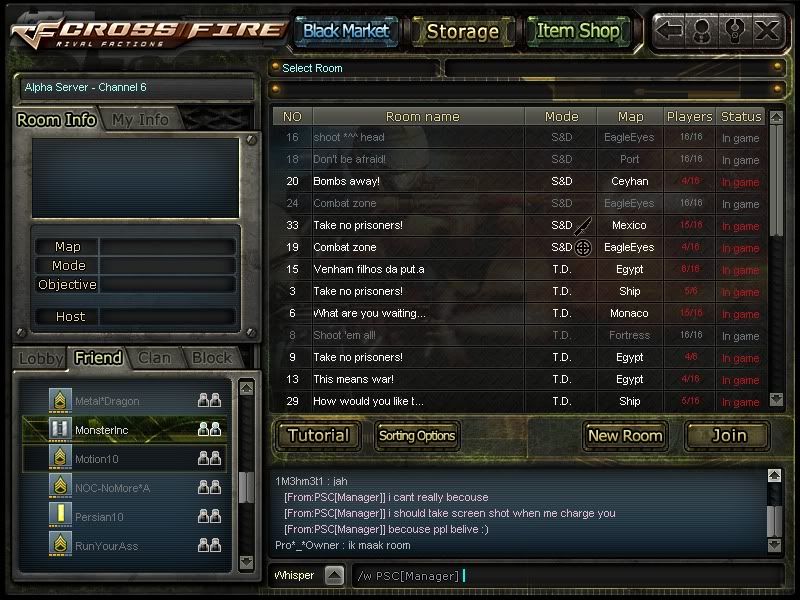Select the Room Info tab
The image size is (800, 600).
coord(57,120)
